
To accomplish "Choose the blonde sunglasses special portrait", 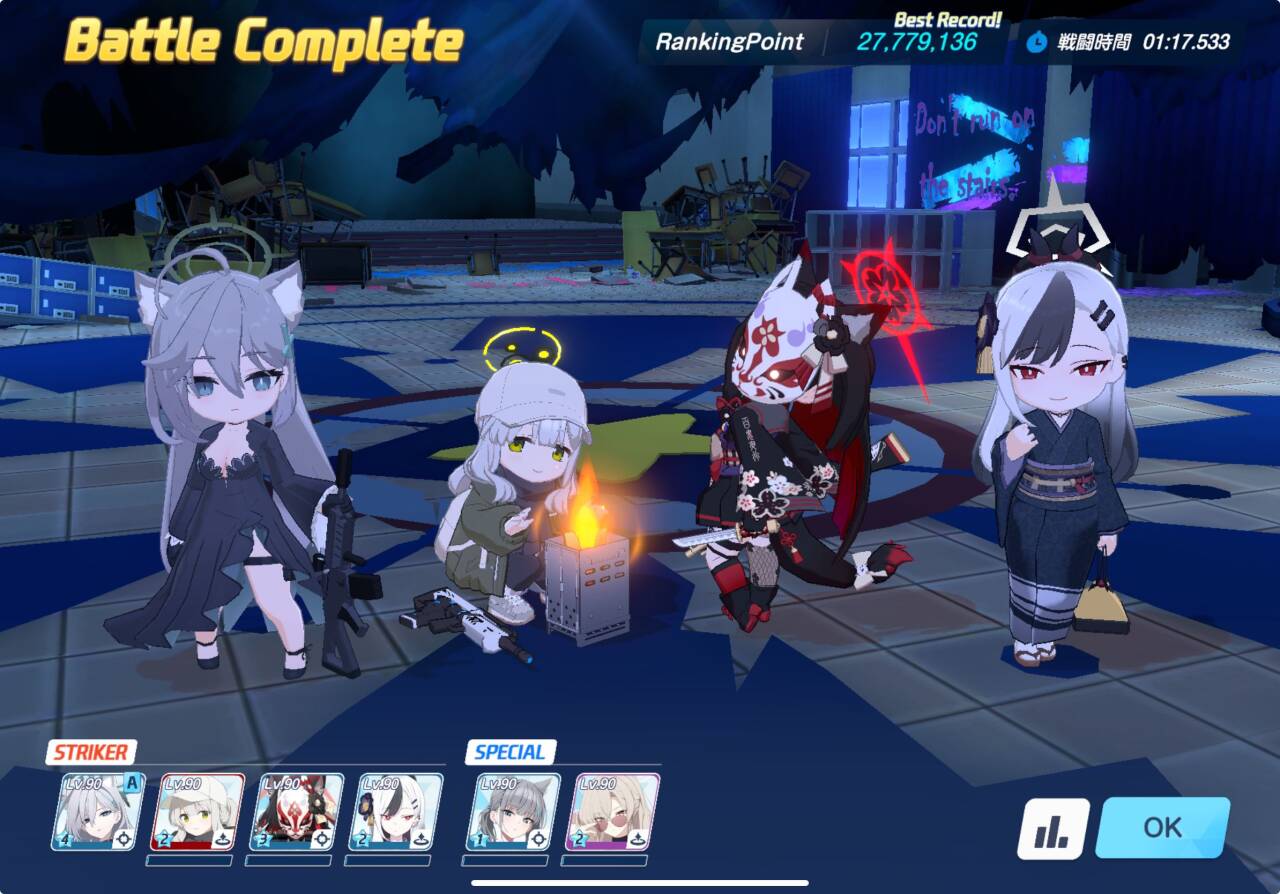I will click(x=612, y=812).
